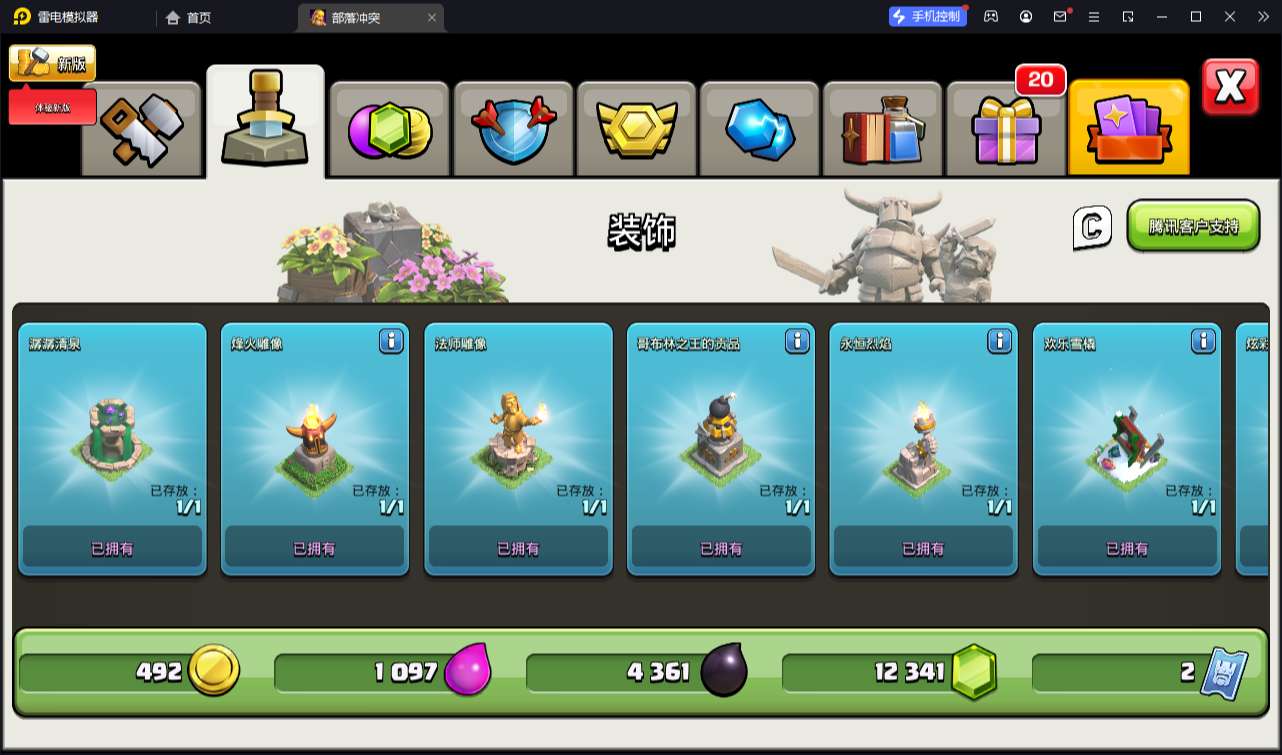Click the 手机控制 emulator button

pyautogui.click(x=928, y=16)
